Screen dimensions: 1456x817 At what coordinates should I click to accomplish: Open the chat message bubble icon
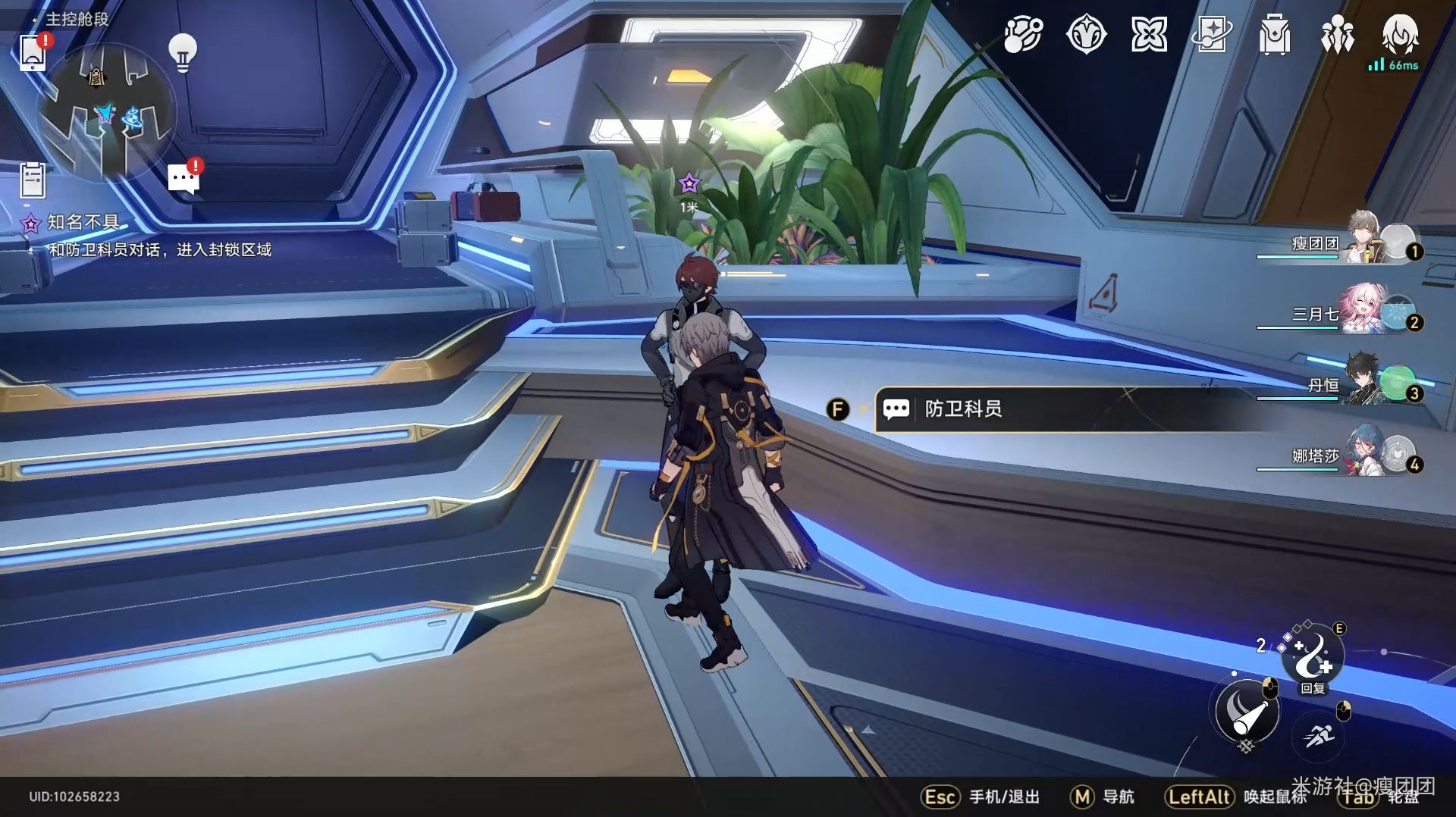coord(183,179)
